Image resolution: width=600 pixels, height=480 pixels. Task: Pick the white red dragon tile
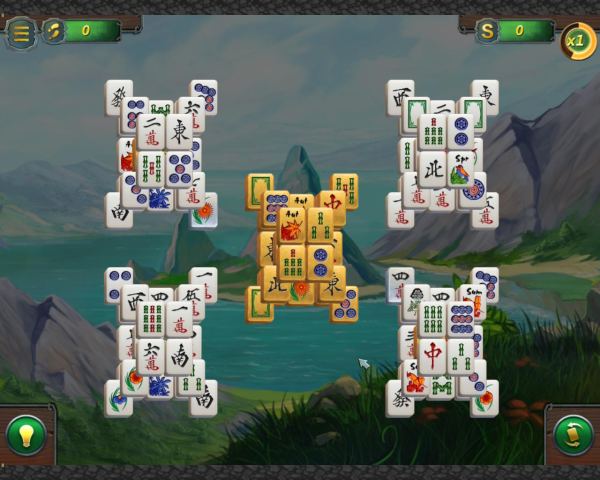click(433, 355)
